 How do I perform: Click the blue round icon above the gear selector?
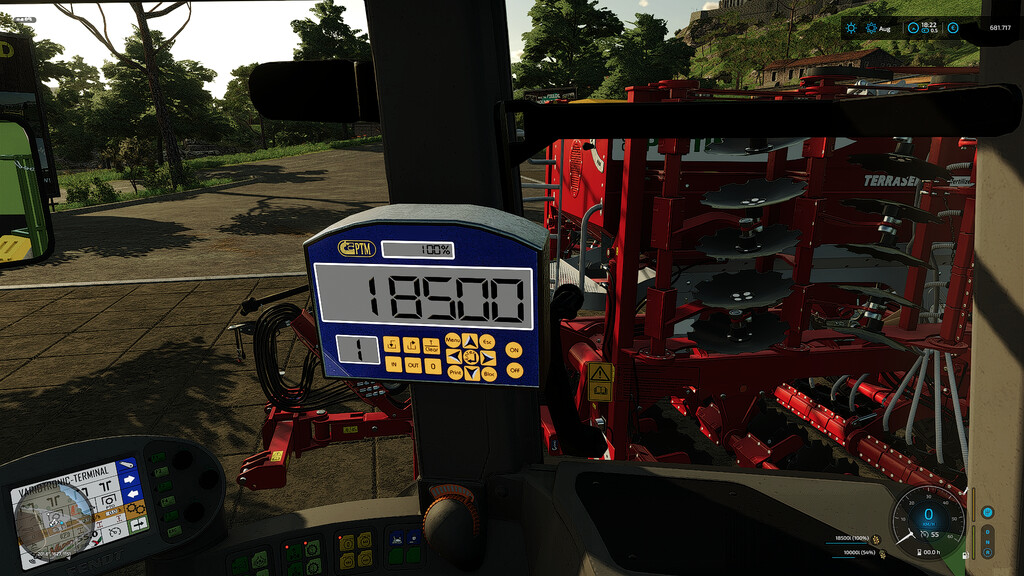click(x=988, y=512)
